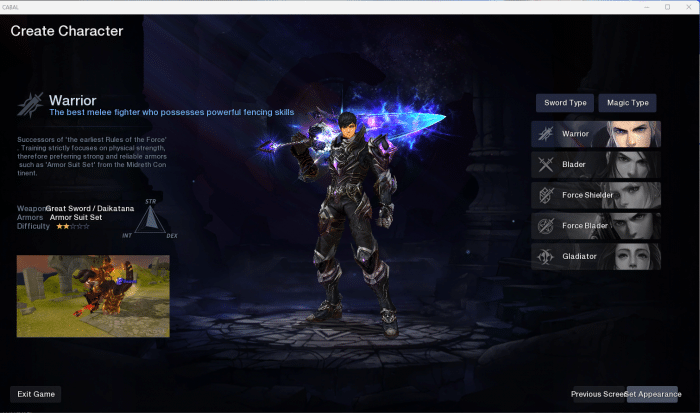Minimize the CABAL game window
The image size is (700, 413).
(x=645, y=6)
